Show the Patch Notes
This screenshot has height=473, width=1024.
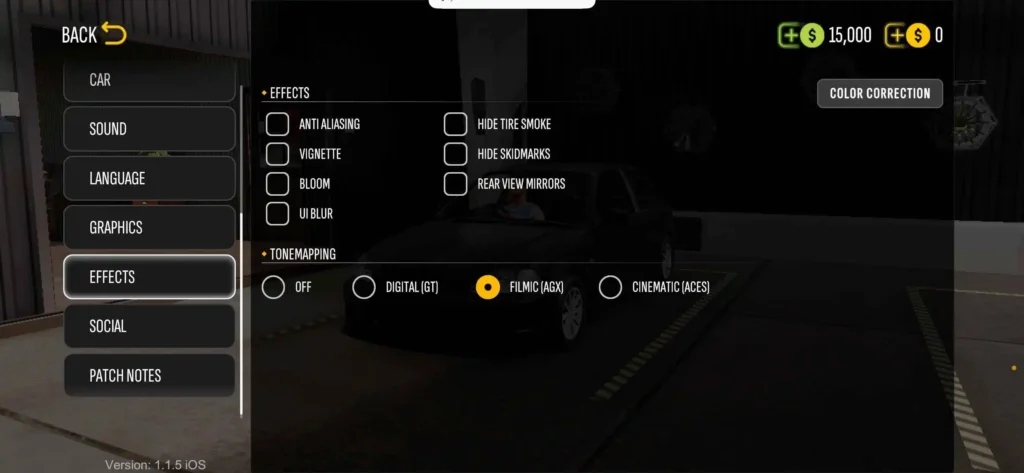(149, 375)
